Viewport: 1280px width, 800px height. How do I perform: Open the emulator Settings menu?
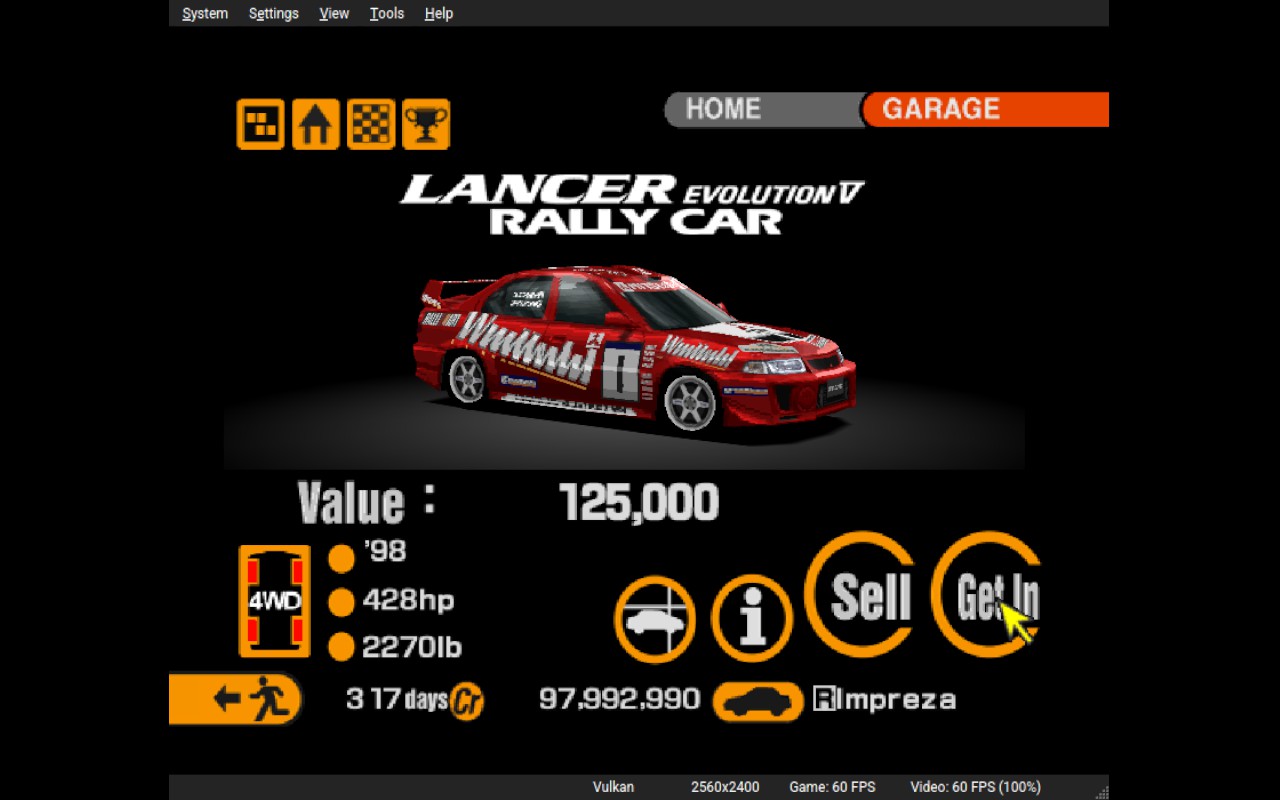tap(274, 13)
